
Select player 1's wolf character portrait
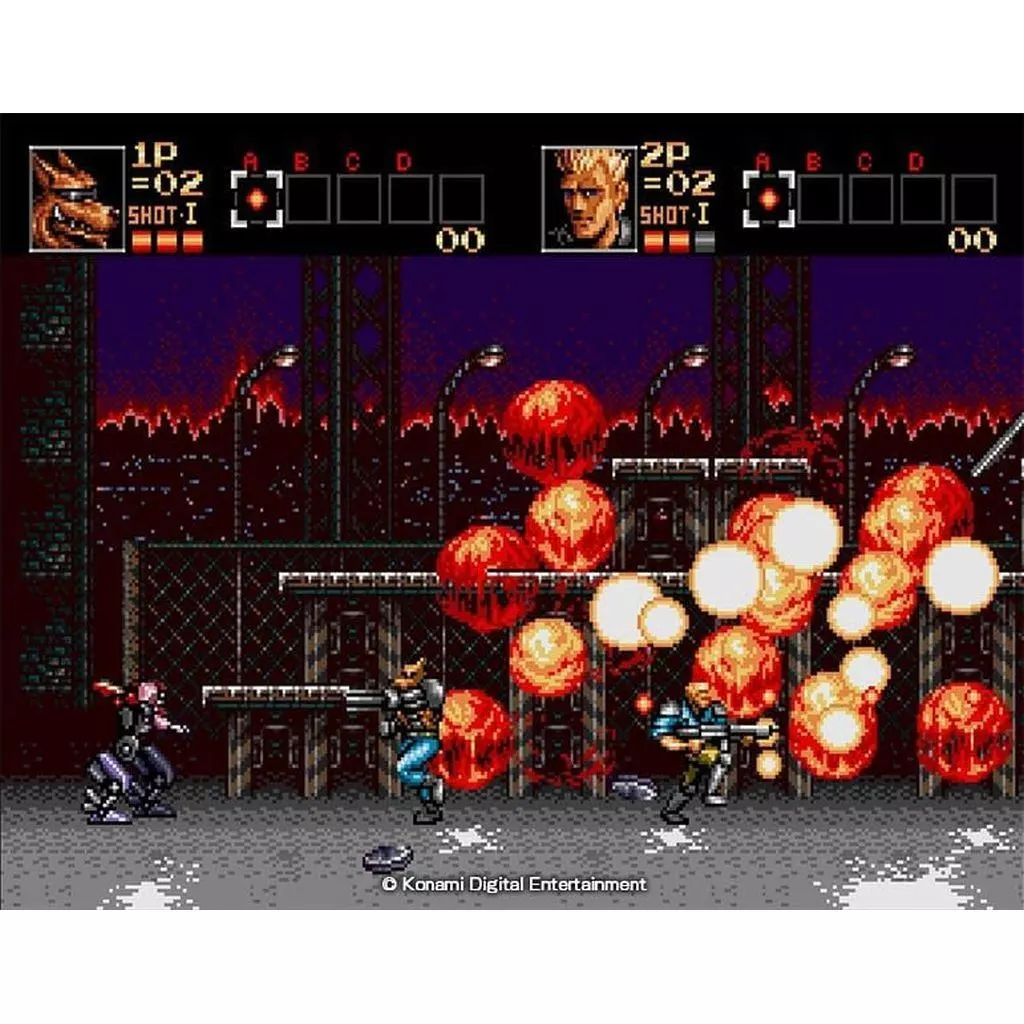coord(76,198)
